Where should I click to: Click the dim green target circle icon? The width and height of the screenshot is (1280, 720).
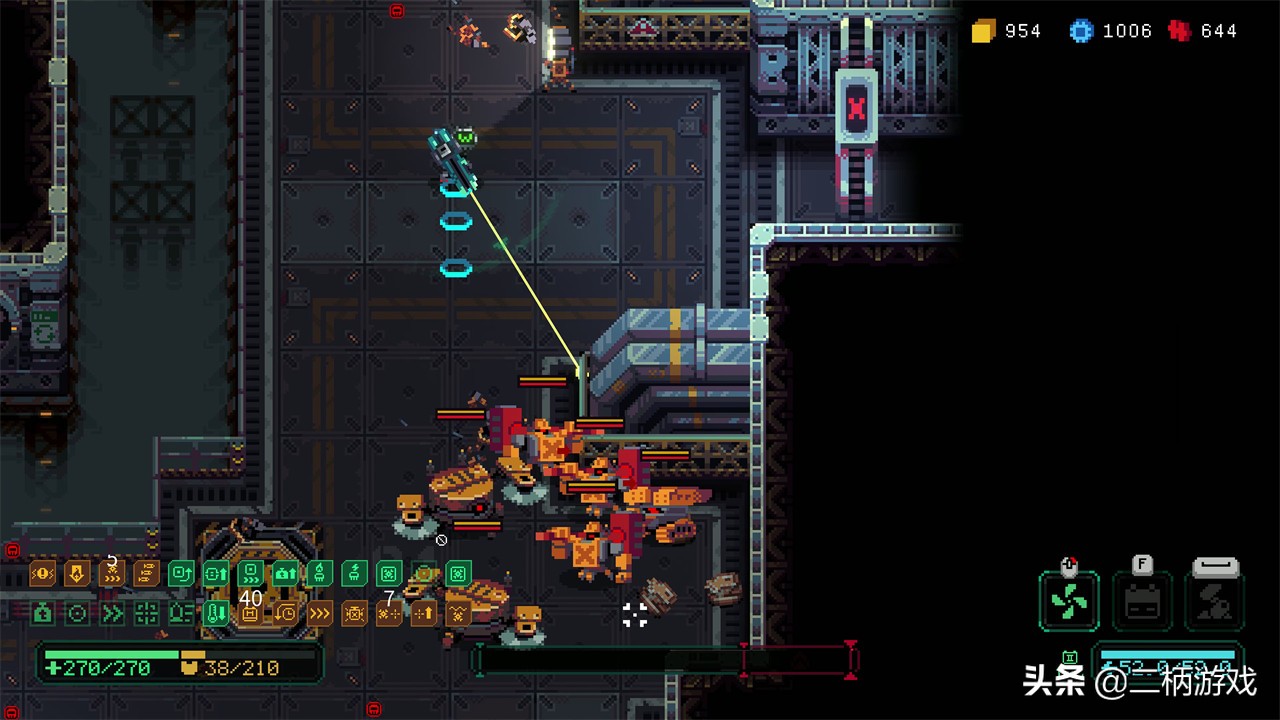coord(76,613)
